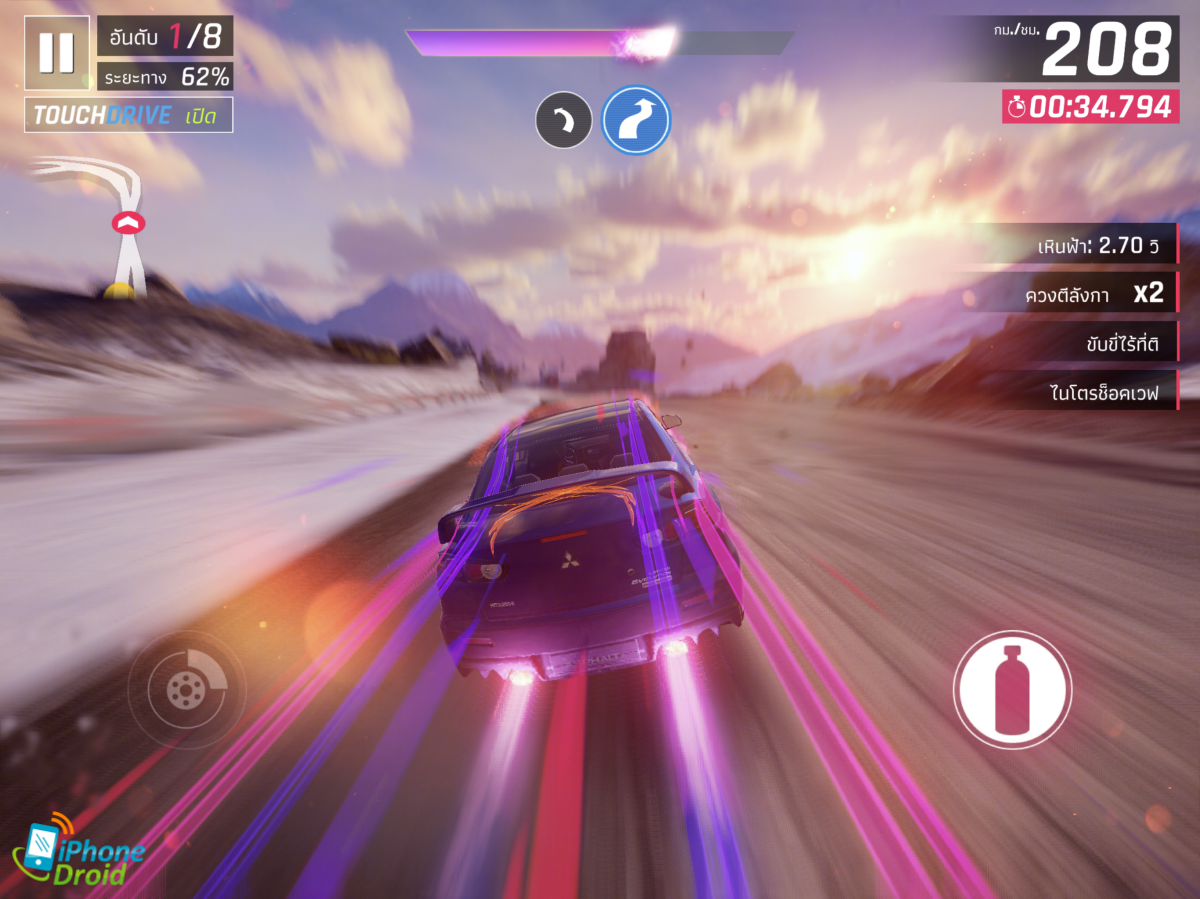Tap the drift brake button
The image size is (1200, 899).
[186, 689]
